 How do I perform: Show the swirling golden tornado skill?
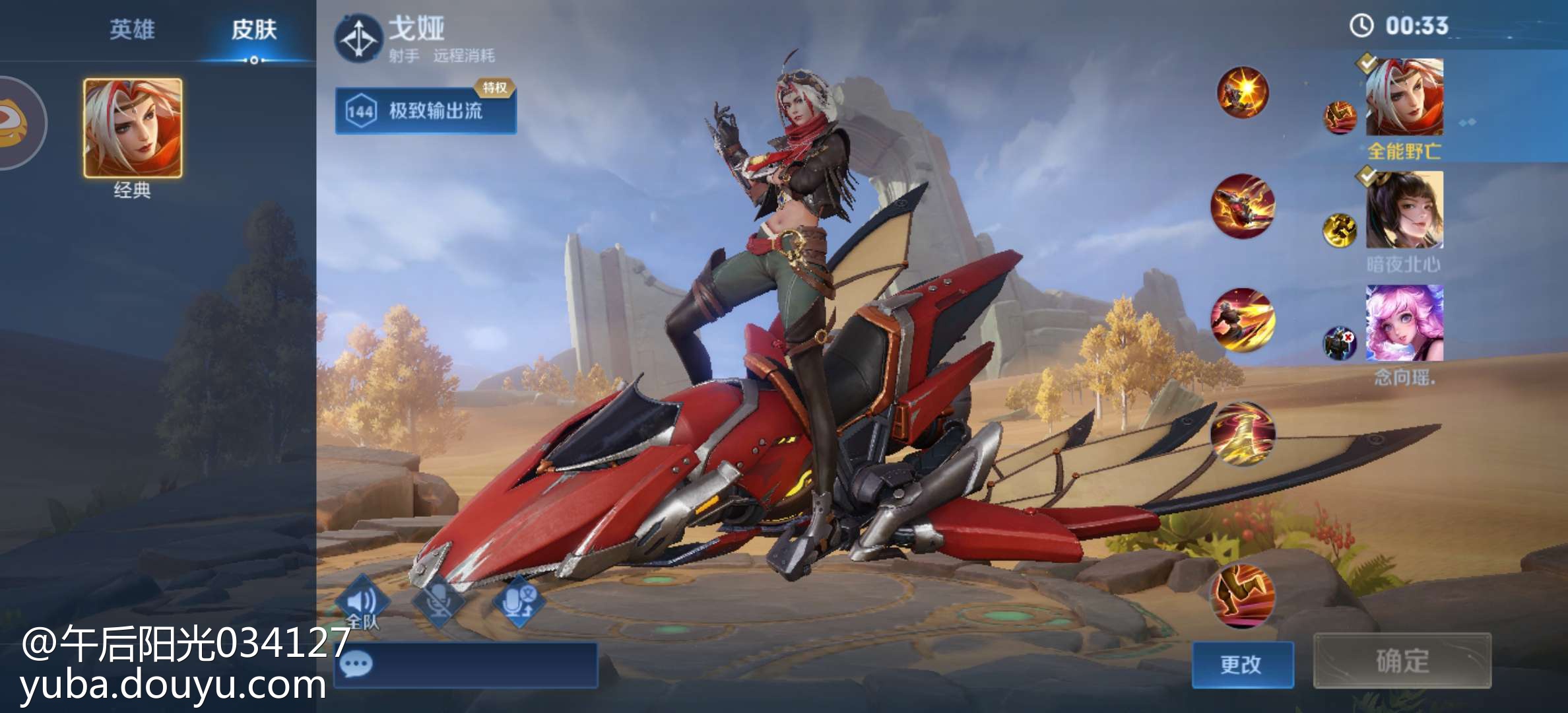1243,433
